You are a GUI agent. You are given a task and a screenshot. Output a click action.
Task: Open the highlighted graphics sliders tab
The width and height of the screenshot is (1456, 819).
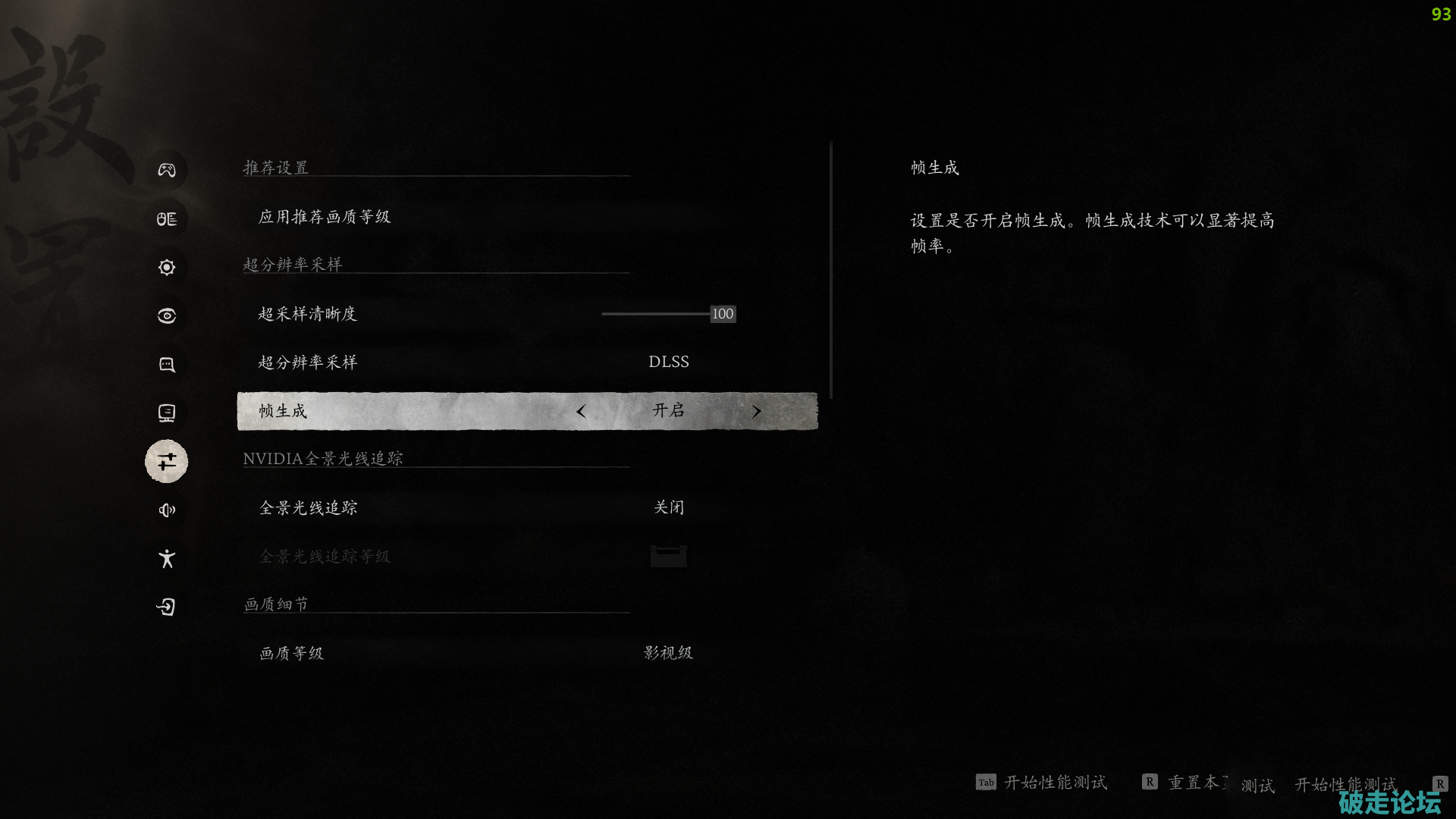167,461
